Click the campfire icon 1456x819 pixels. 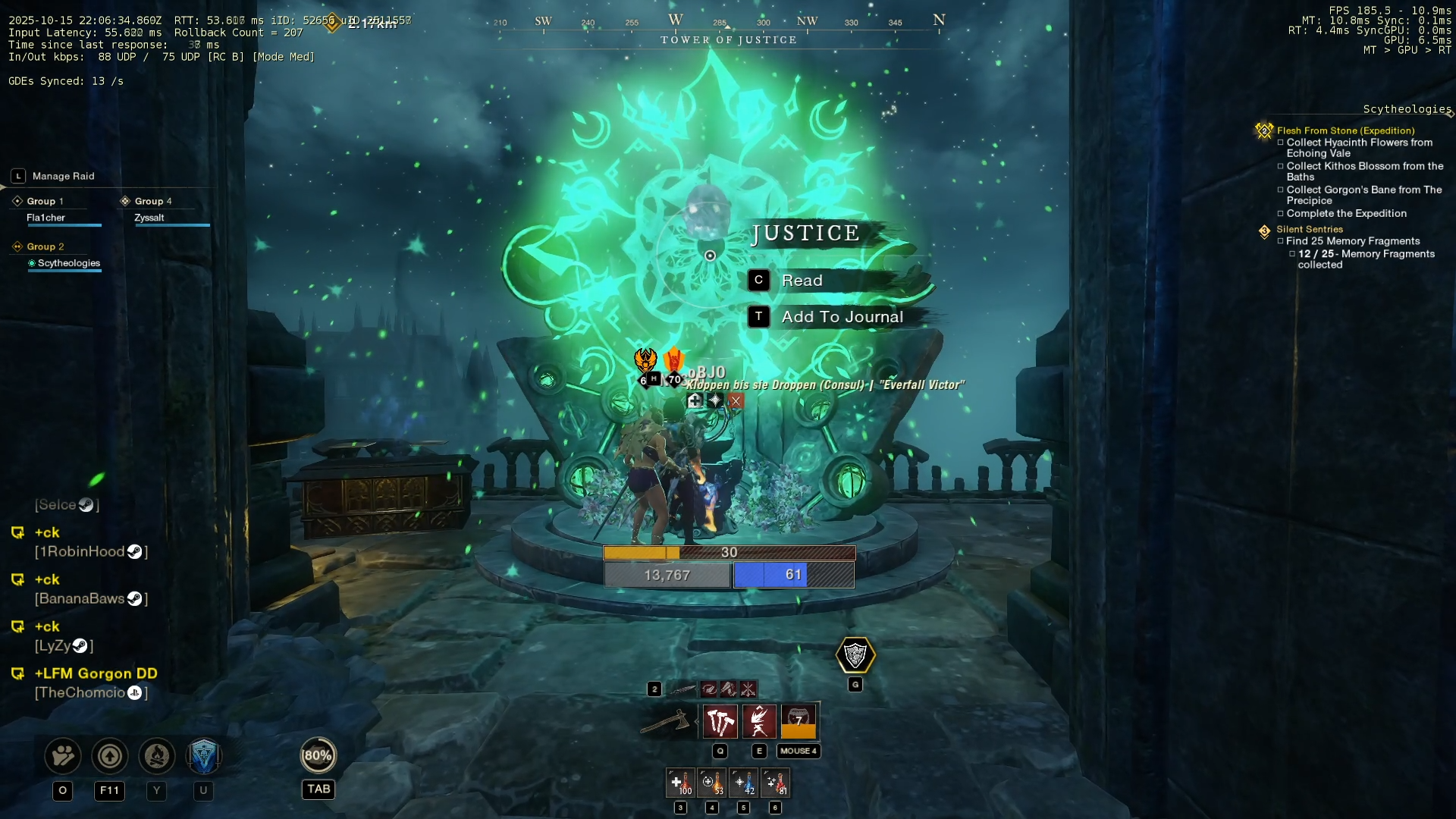pos(157,756)
